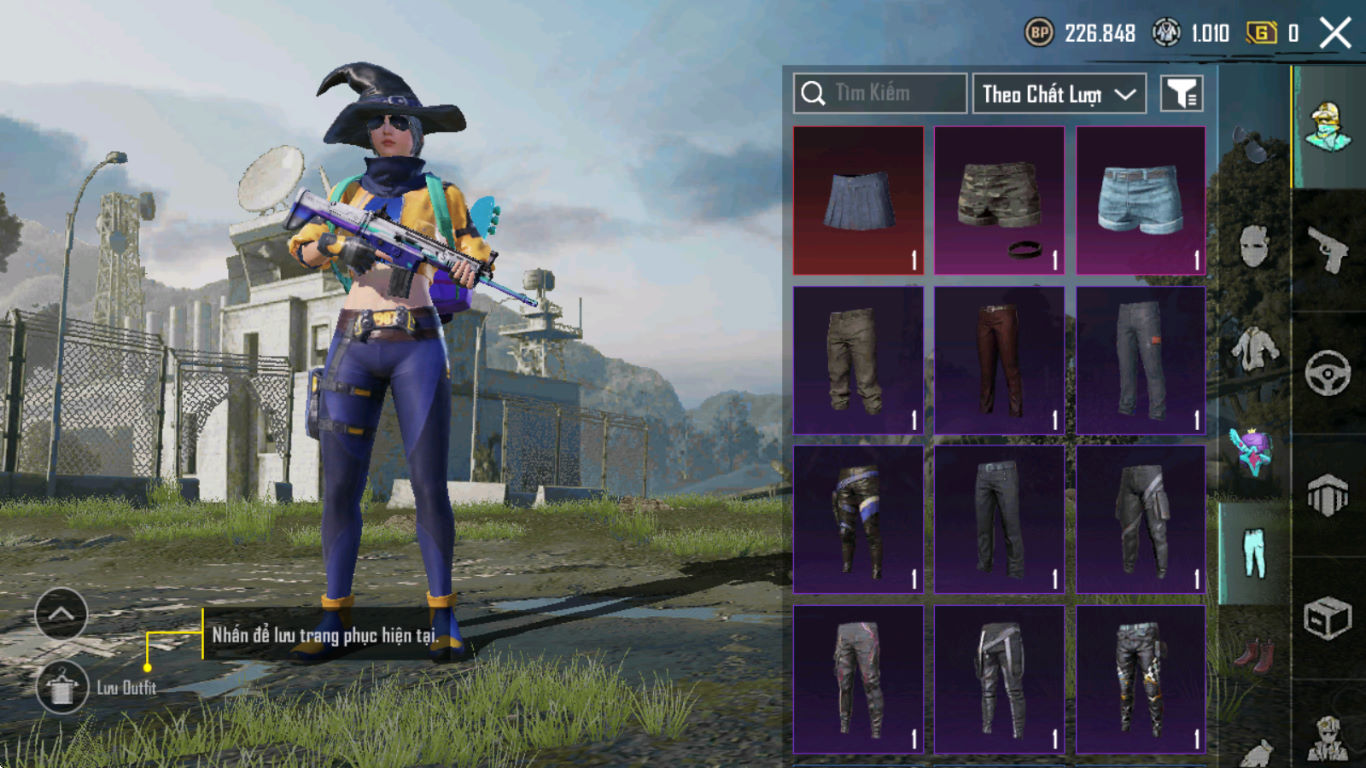Viewport: 1366px width, 768px height.
Task: Choose the light blue denim shorts
Action: (1140, 200)
